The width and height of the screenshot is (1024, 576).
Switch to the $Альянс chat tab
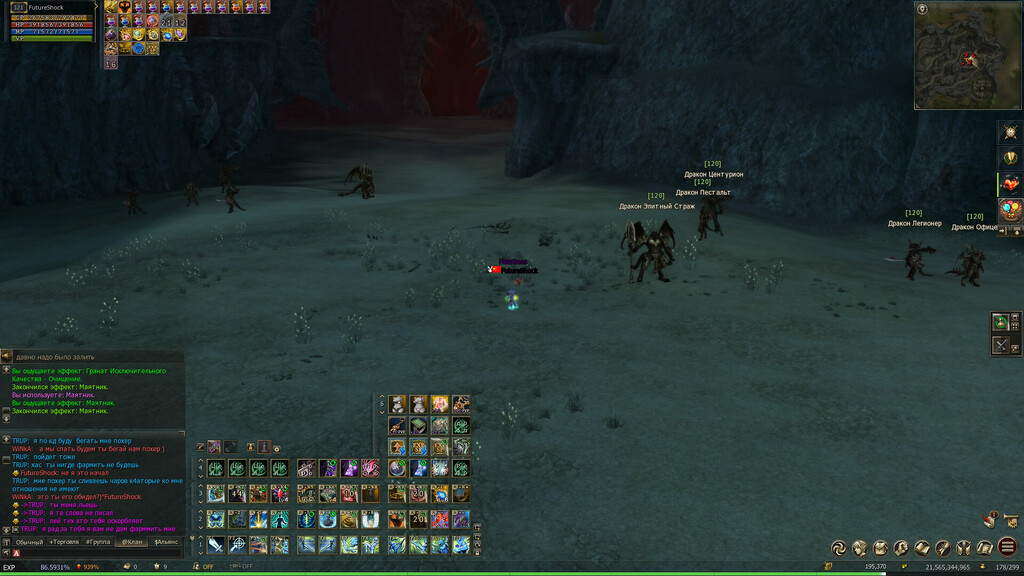[165, 542]
